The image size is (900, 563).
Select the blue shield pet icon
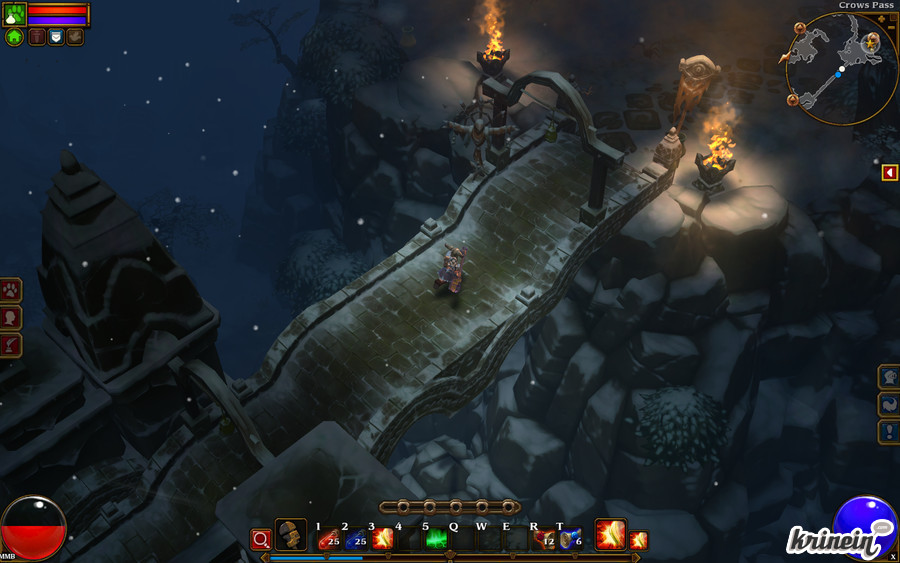[x=56, y=37]
